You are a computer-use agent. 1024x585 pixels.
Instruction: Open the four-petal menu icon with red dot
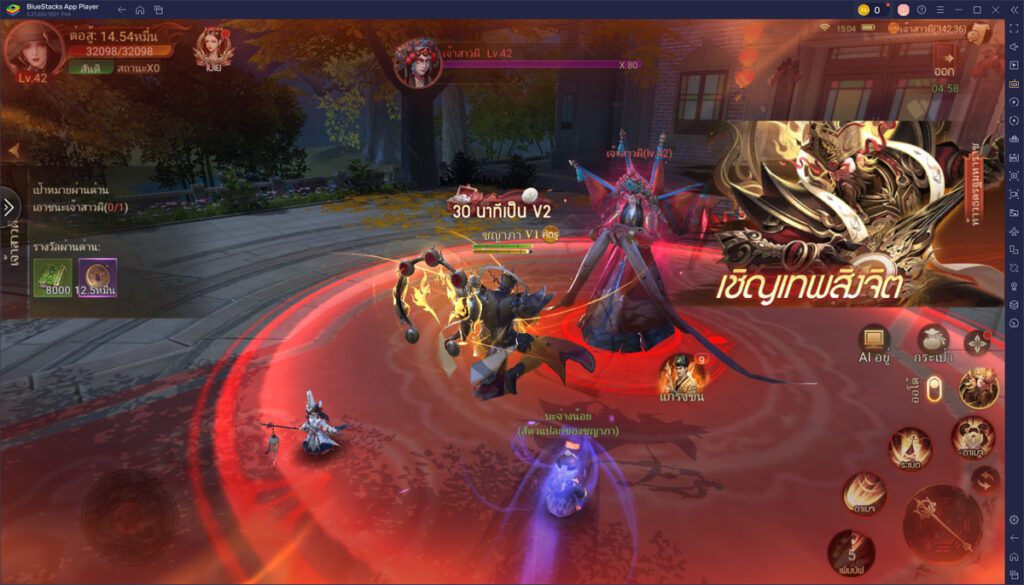coord(978,343)
